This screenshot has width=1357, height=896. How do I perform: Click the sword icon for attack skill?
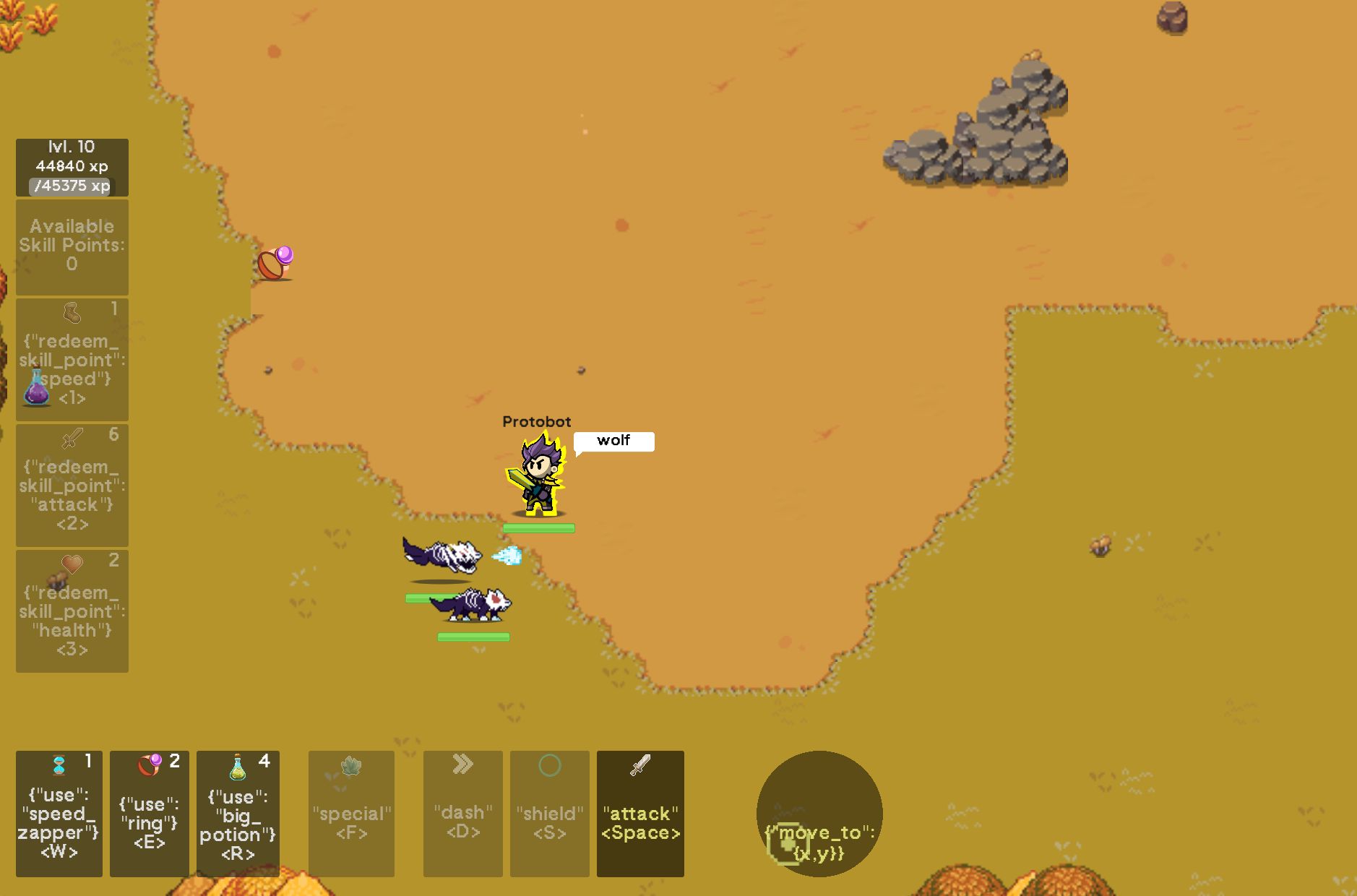coord(69,439)
